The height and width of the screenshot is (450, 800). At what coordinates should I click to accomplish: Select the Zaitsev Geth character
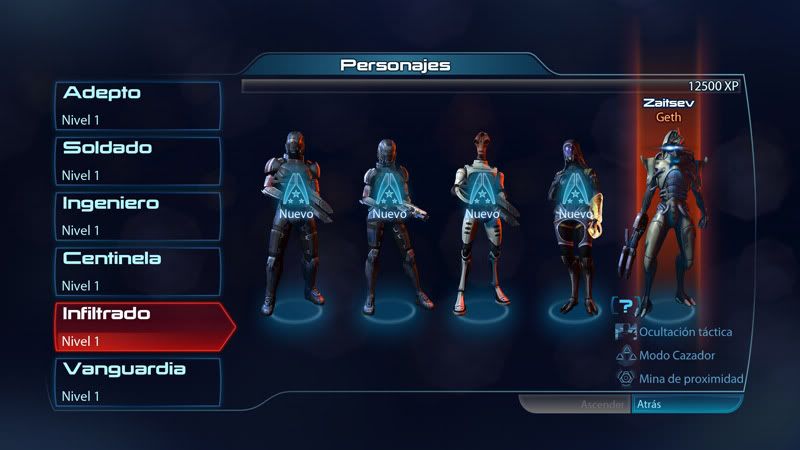pyautogui.click(x=661, y=210)
